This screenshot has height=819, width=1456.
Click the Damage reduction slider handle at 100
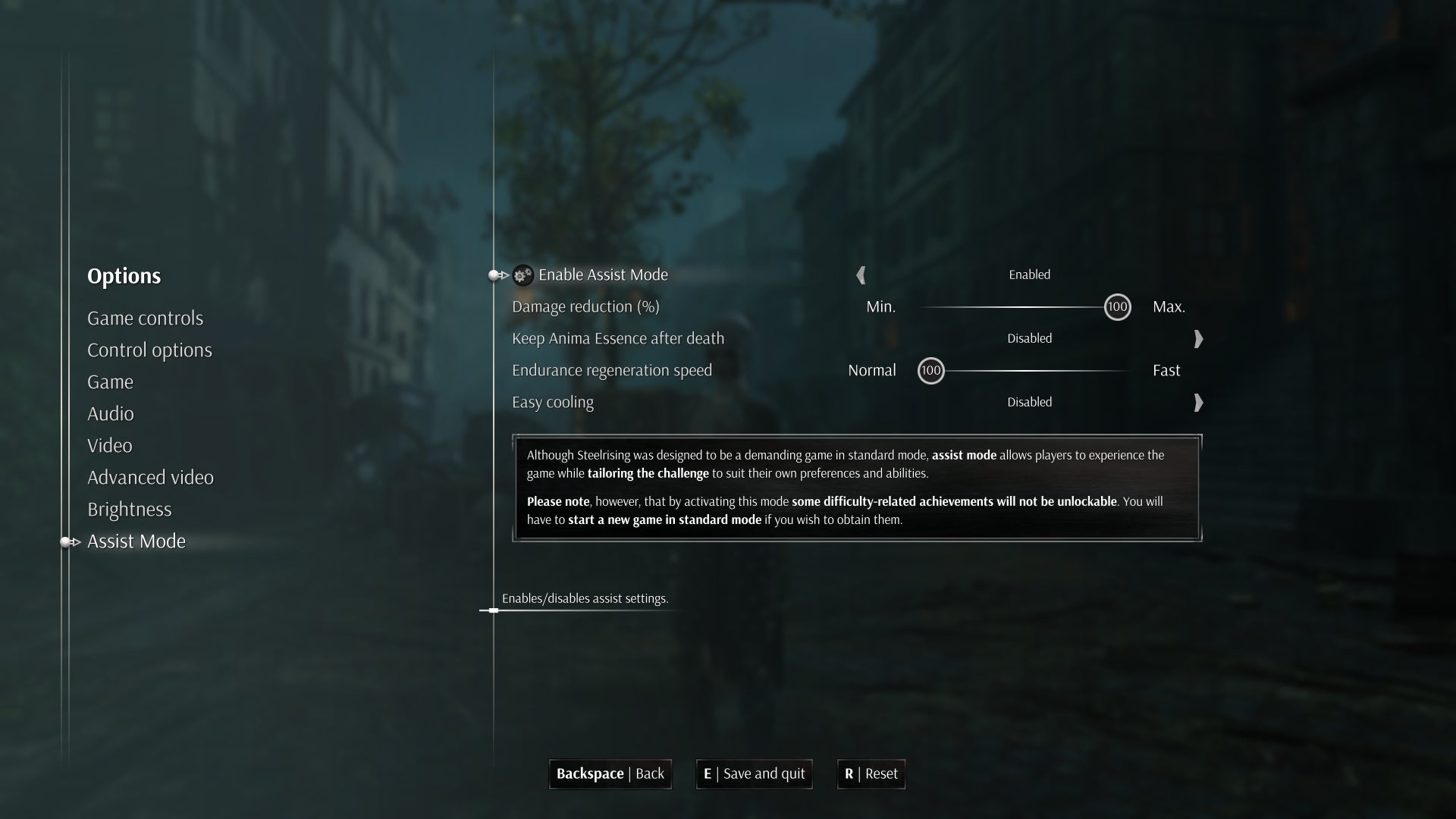1116,307
